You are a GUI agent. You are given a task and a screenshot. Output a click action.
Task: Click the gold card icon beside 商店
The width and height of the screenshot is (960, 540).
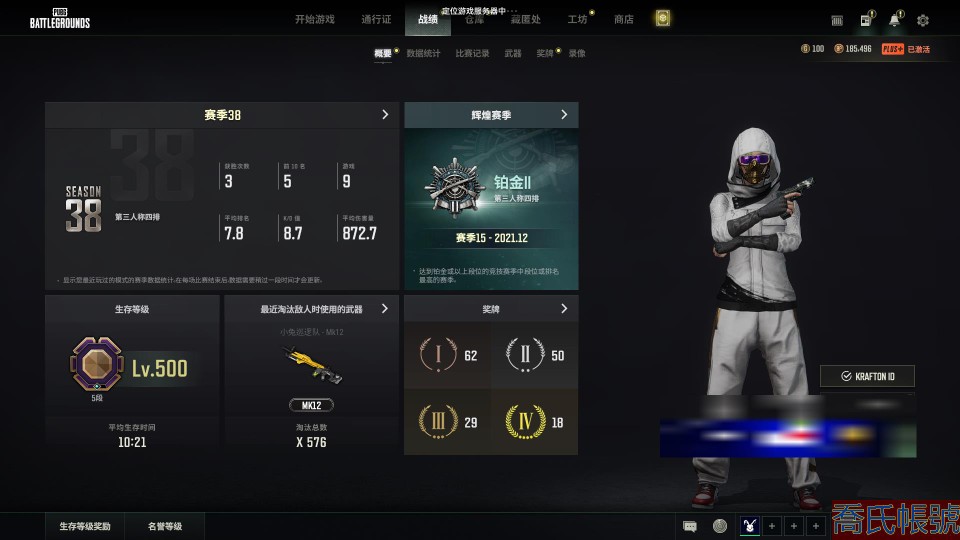[662, 19]
